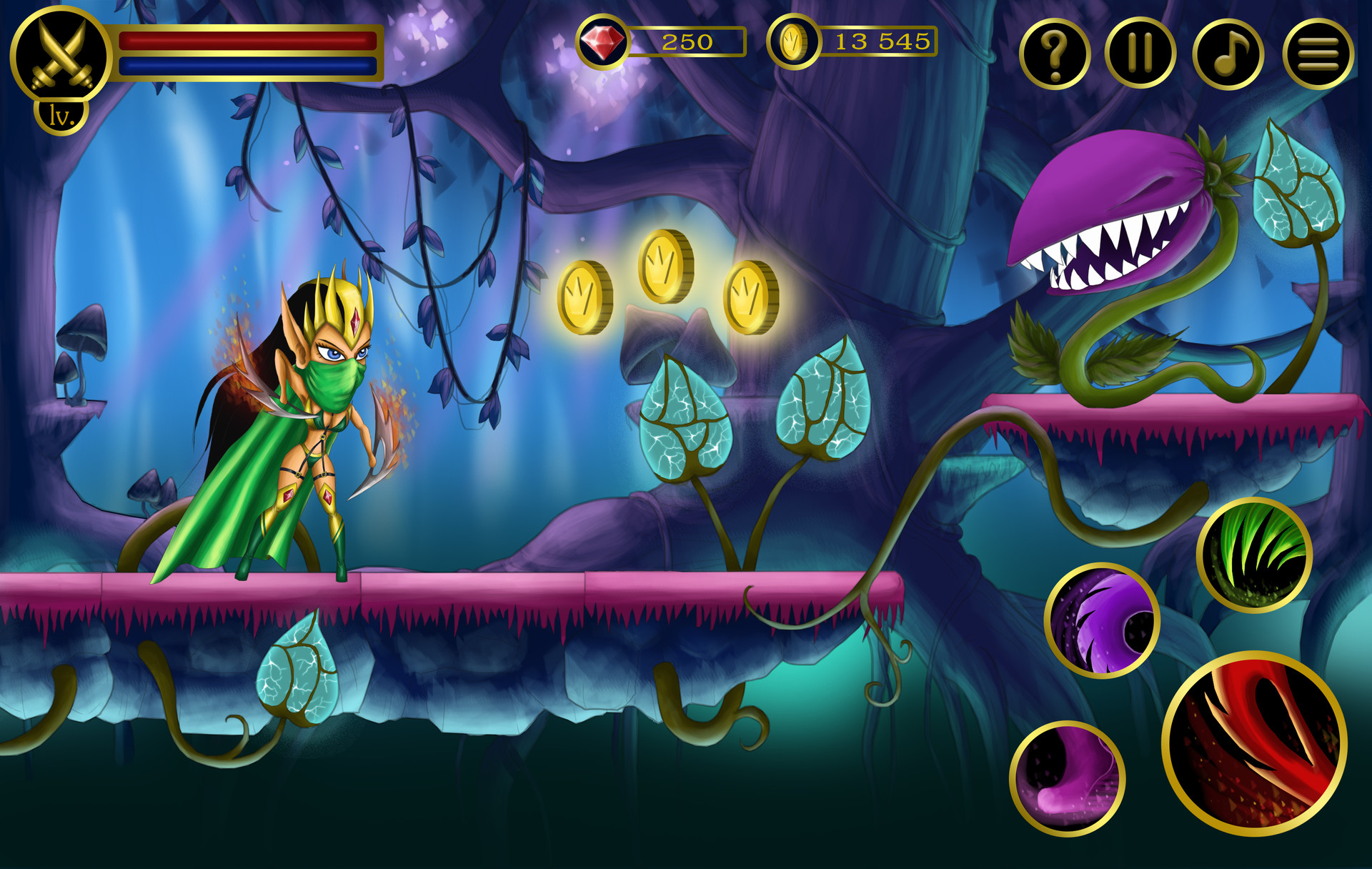Click the gold coin currency icon
The height and width of the screenshot is (869, 1372).
click(x=792, y=42)
